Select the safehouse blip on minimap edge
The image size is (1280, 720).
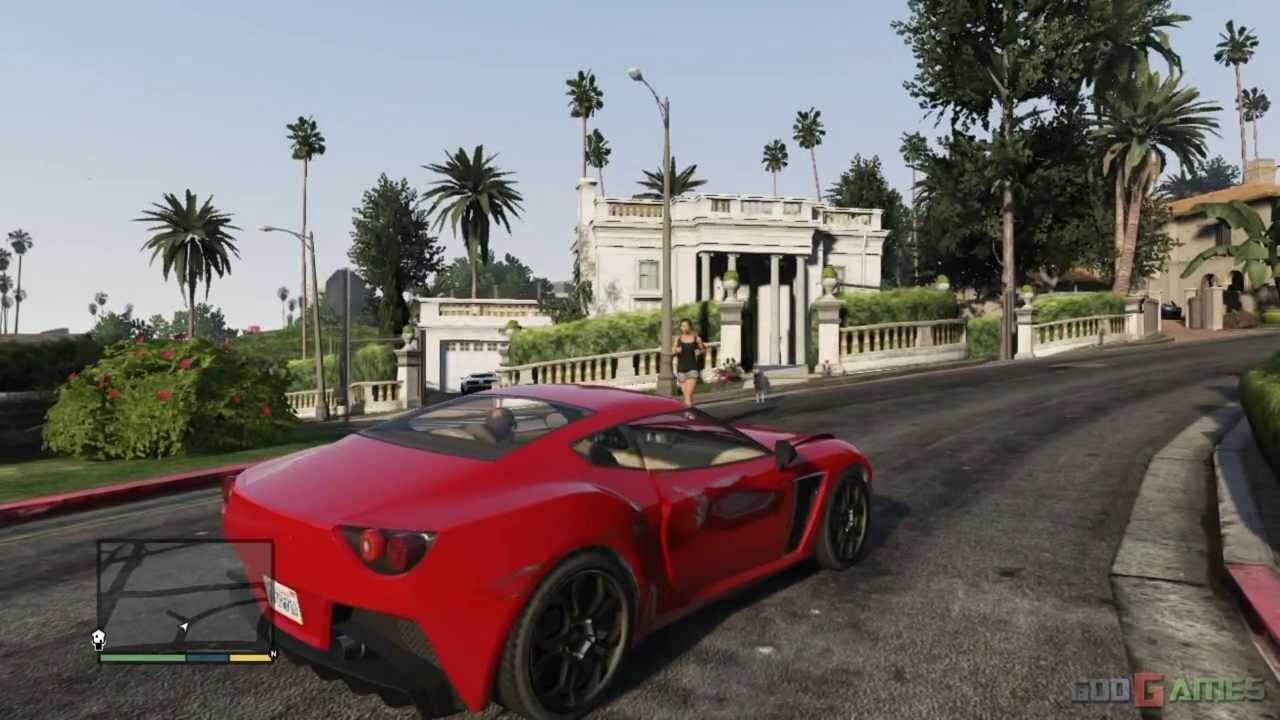coord(99,639)
